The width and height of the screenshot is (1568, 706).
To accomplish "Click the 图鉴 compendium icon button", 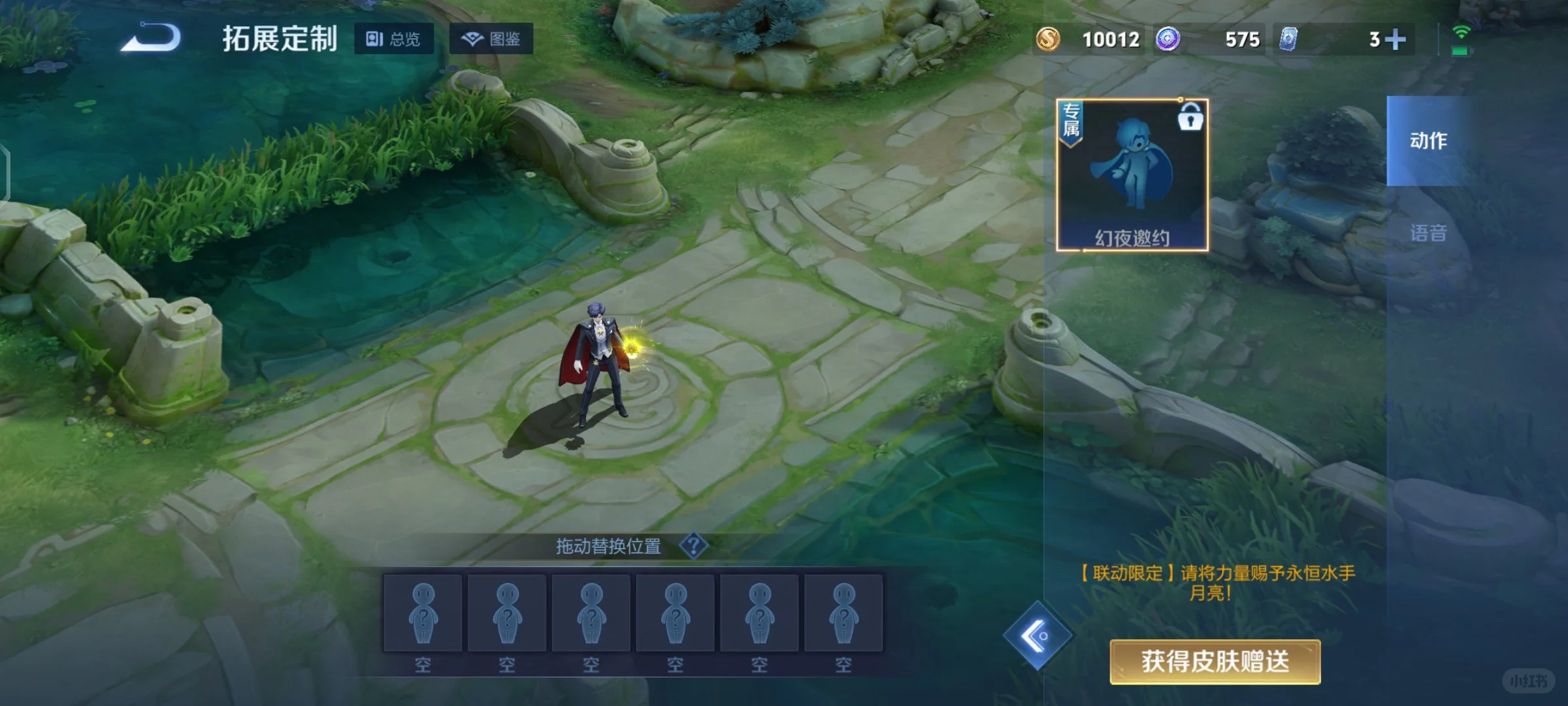I will point(491,39).
